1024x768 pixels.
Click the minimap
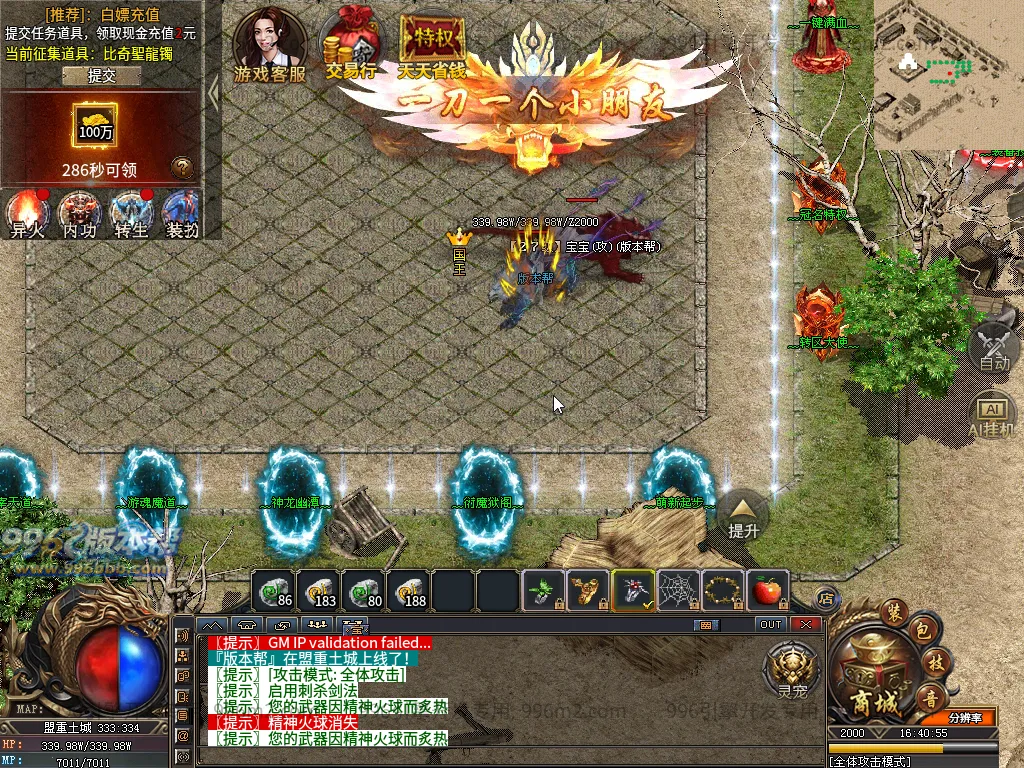pyautogui.click(x=948, y=75)
